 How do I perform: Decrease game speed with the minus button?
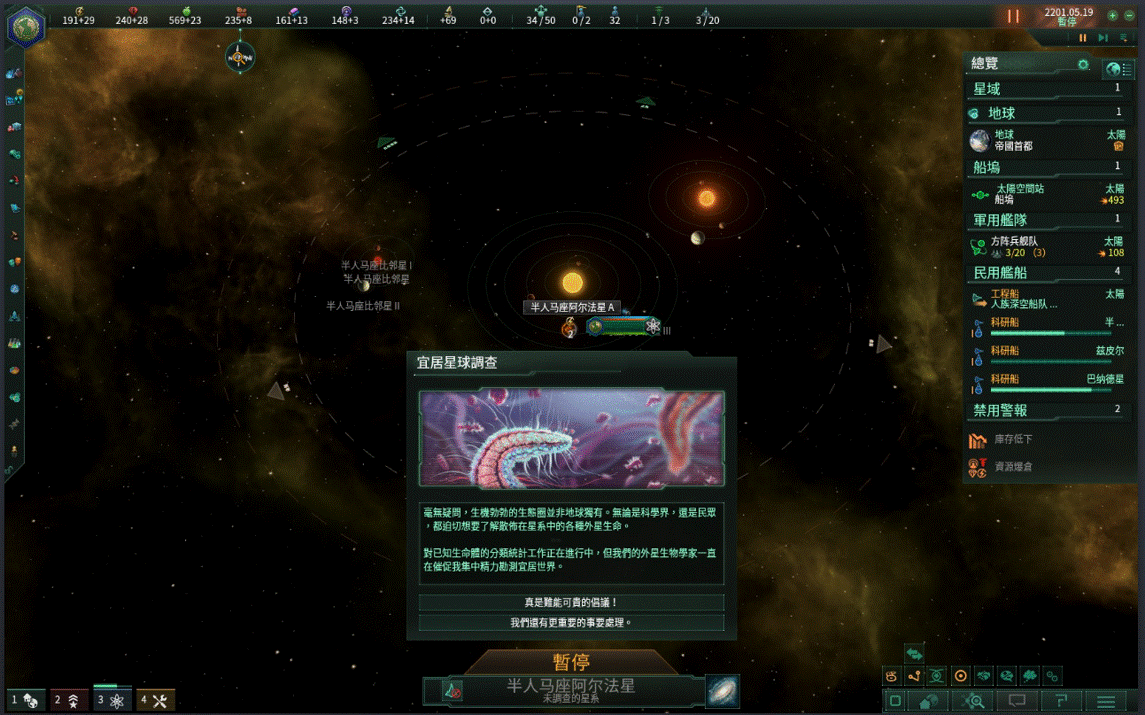click(x=1129, y=16)
